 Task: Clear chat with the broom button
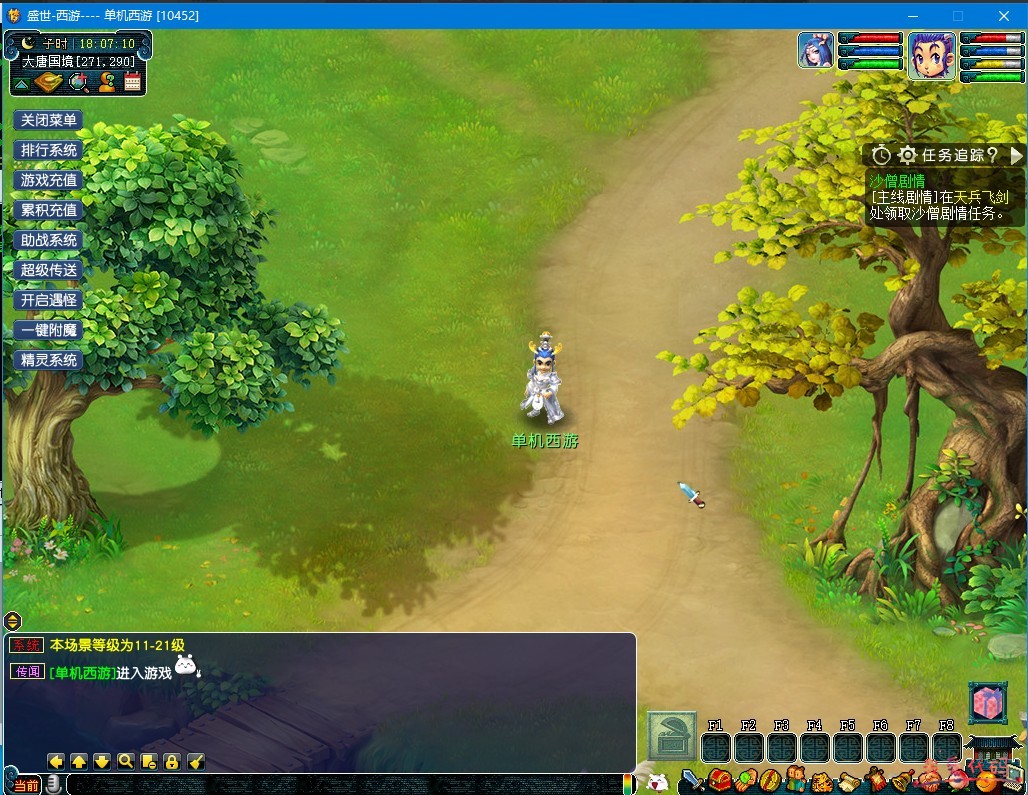pos(196,761)
